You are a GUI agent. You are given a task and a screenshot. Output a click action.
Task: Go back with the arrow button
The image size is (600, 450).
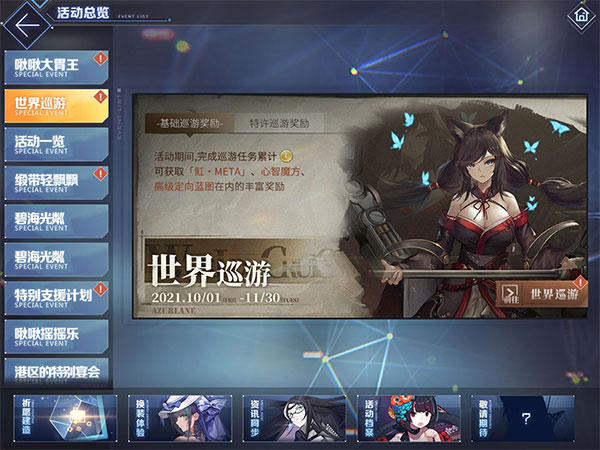pyautogui.click(x=29, y=20)
